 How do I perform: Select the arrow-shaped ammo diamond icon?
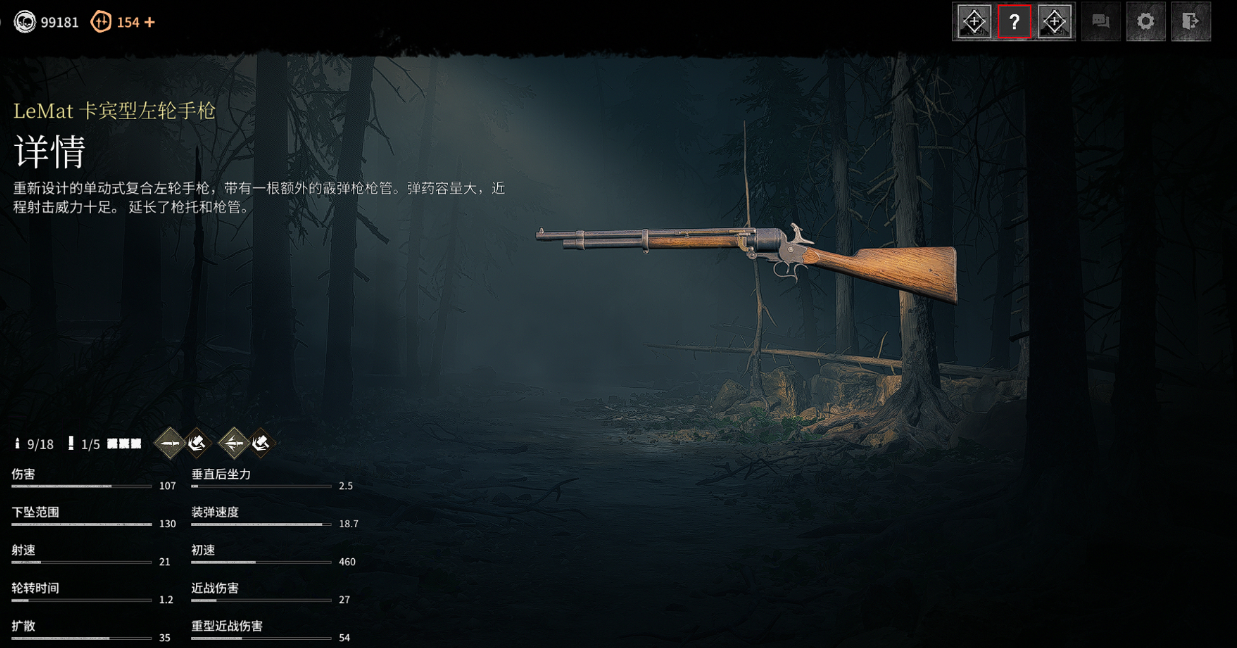tap(233, 442)
